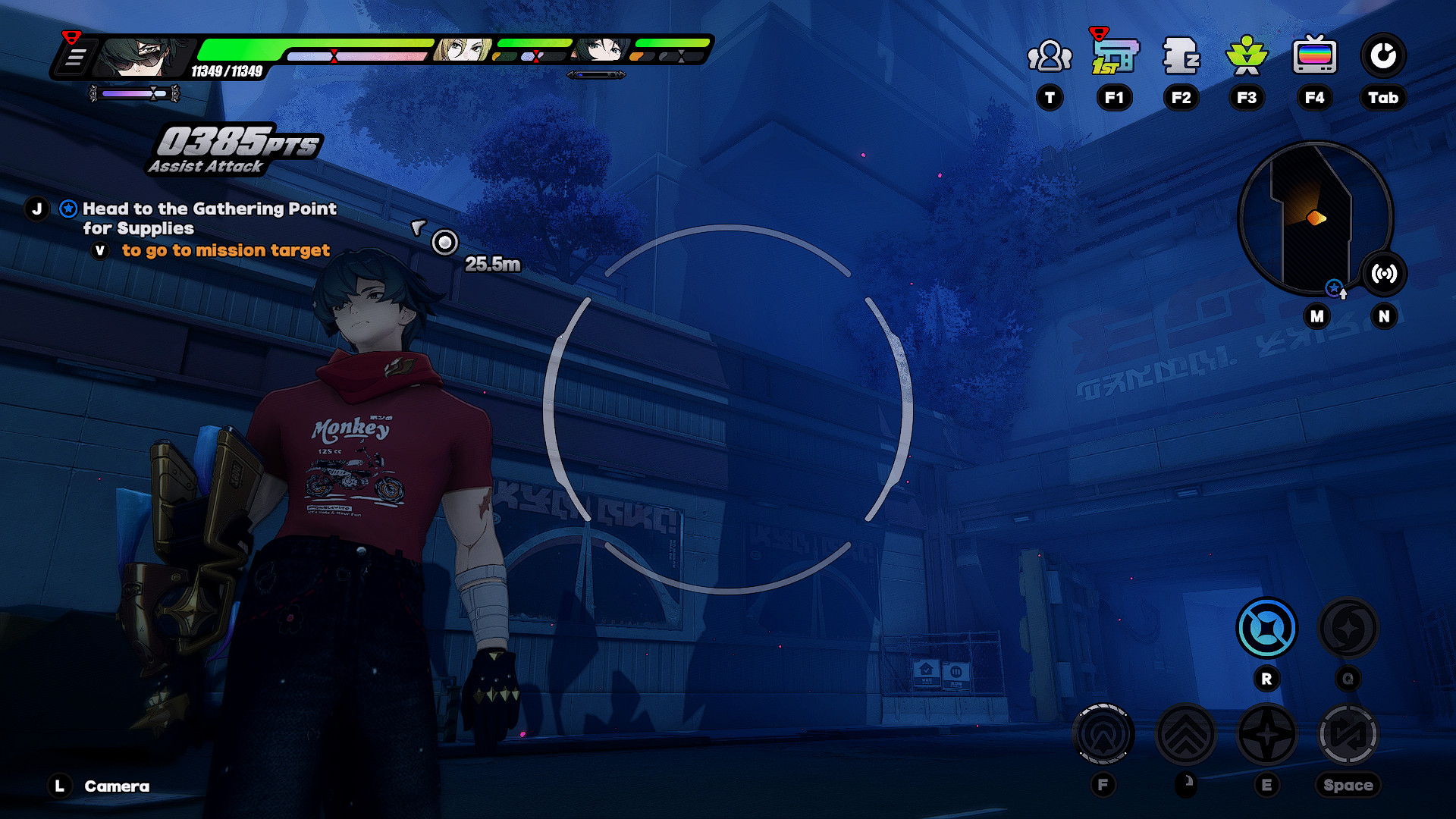Open the party lineup icon above T
Viewport: 1456px width, 819px height.
coord(1050,55)
